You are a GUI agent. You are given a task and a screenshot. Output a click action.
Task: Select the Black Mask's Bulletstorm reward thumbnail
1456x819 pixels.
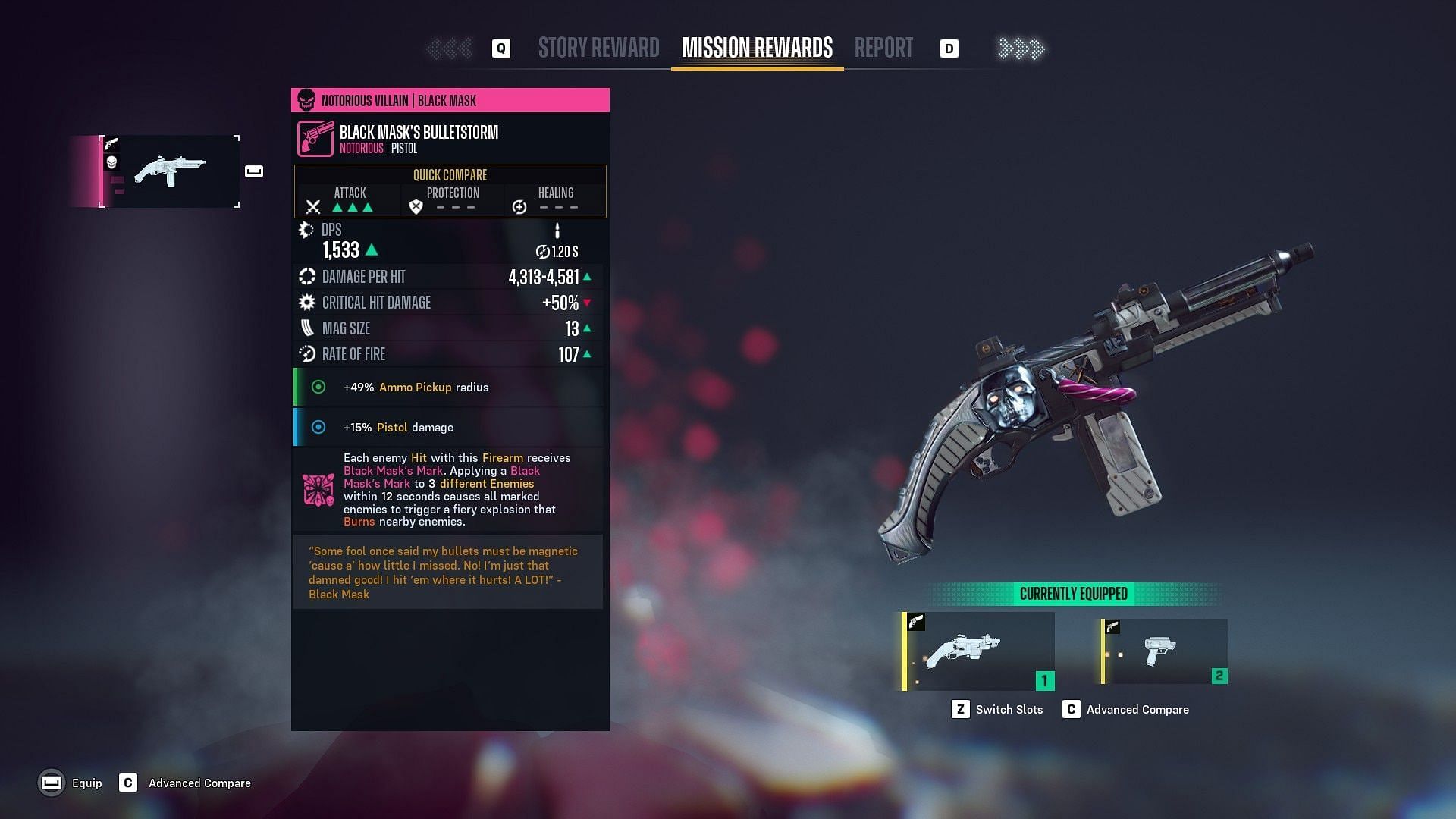pyautogui.click(x=170, y=171)
